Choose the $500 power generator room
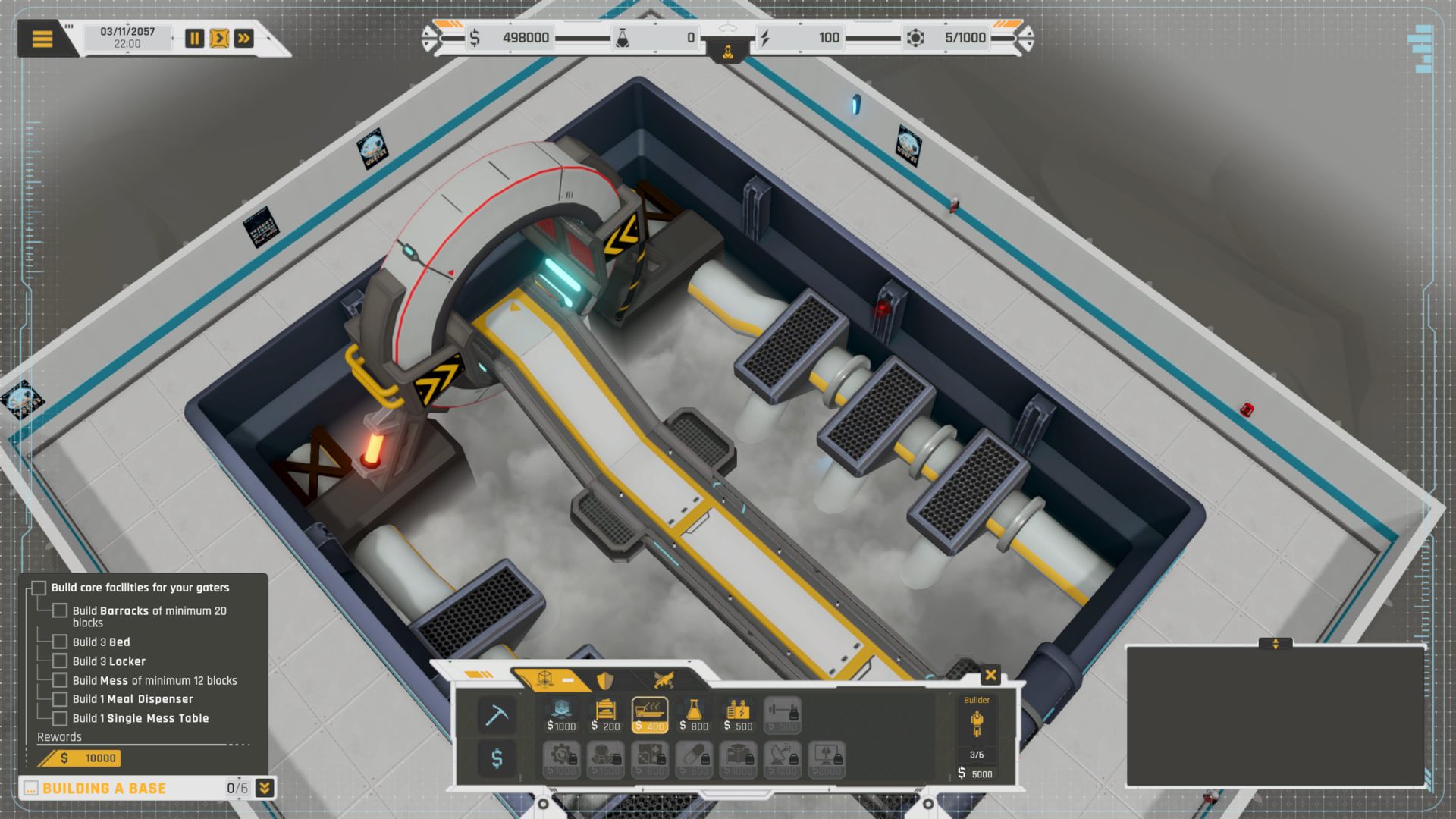The height and width of the screenshot is (819, 1456). point(738,715)
